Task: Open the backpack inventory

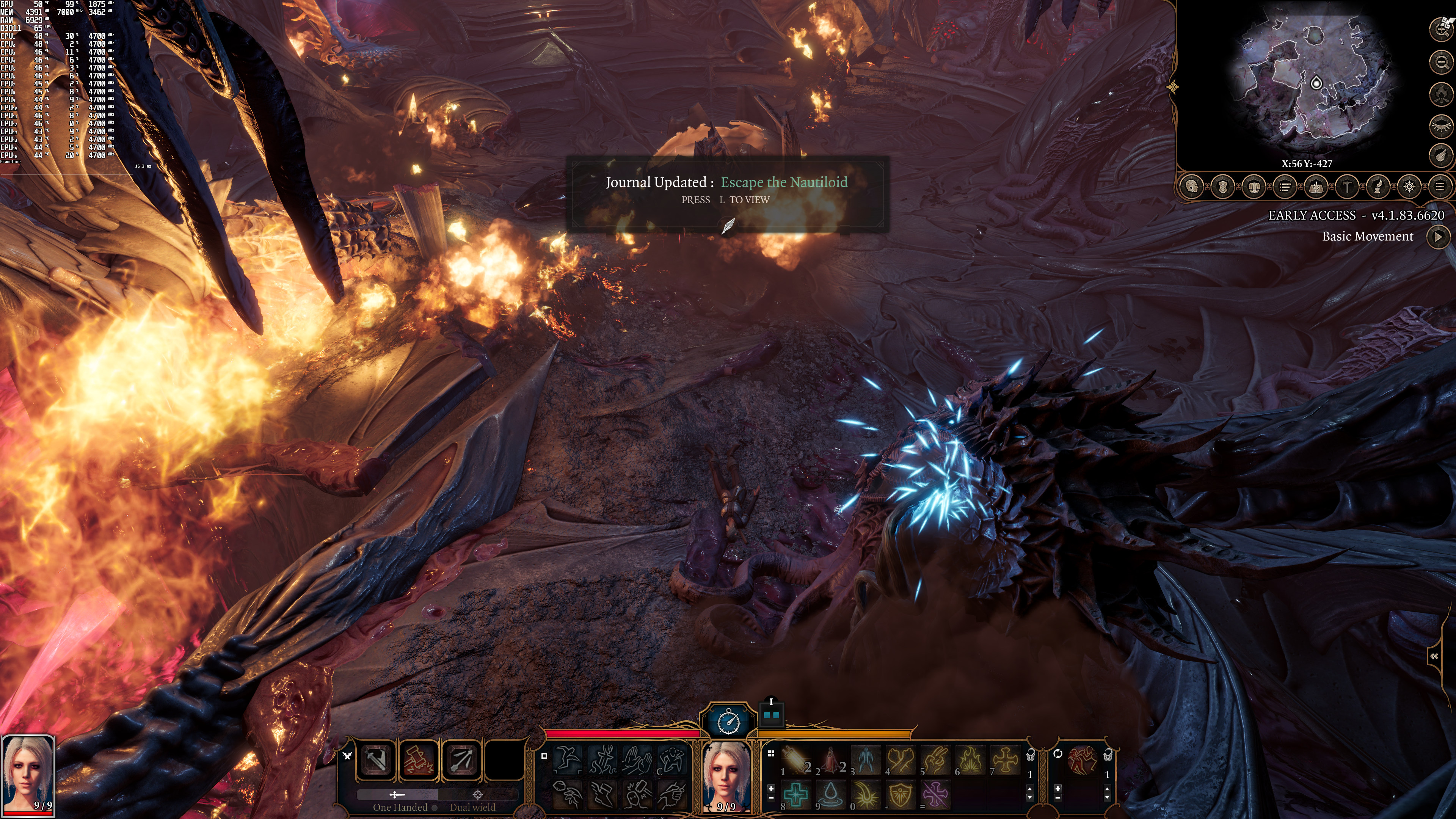Action: click(1254, 187)
